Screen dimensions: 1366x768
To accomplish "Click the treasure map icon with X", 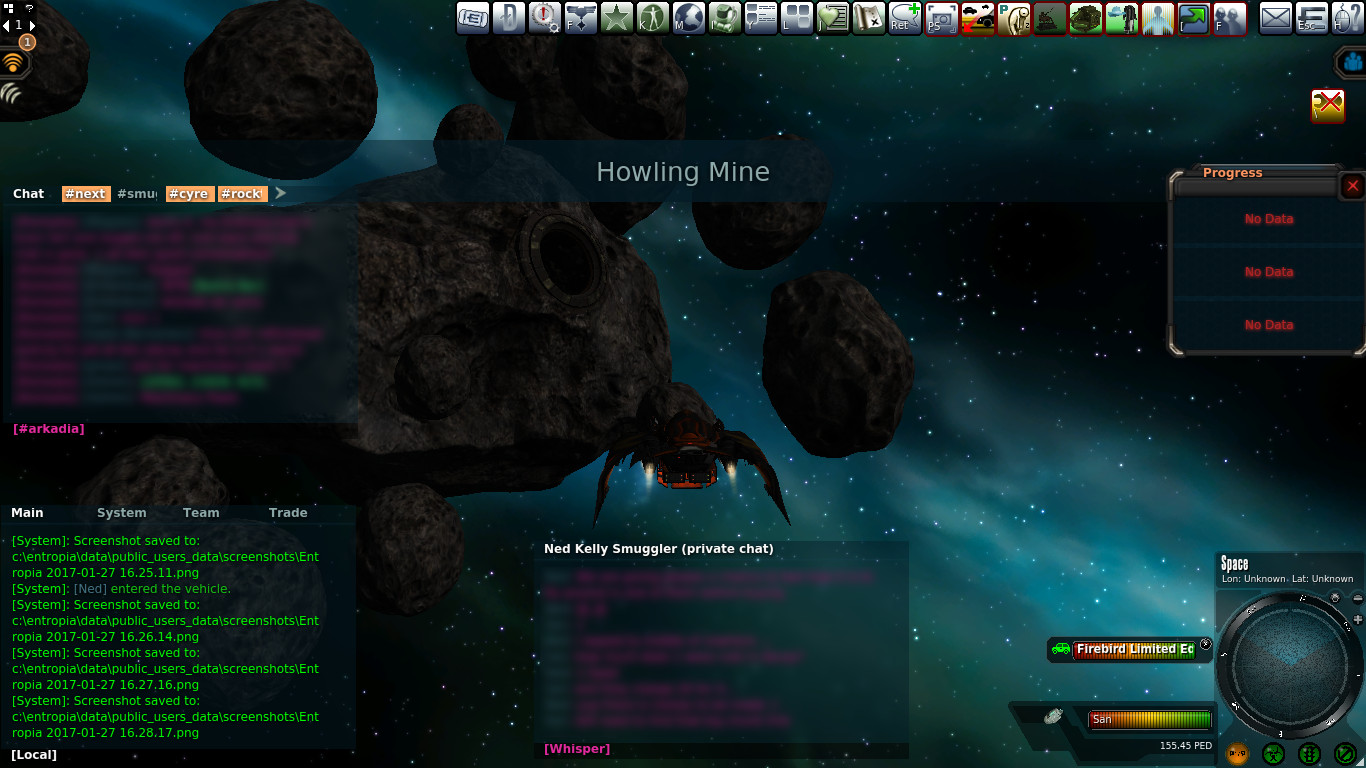I will [868, 18].
